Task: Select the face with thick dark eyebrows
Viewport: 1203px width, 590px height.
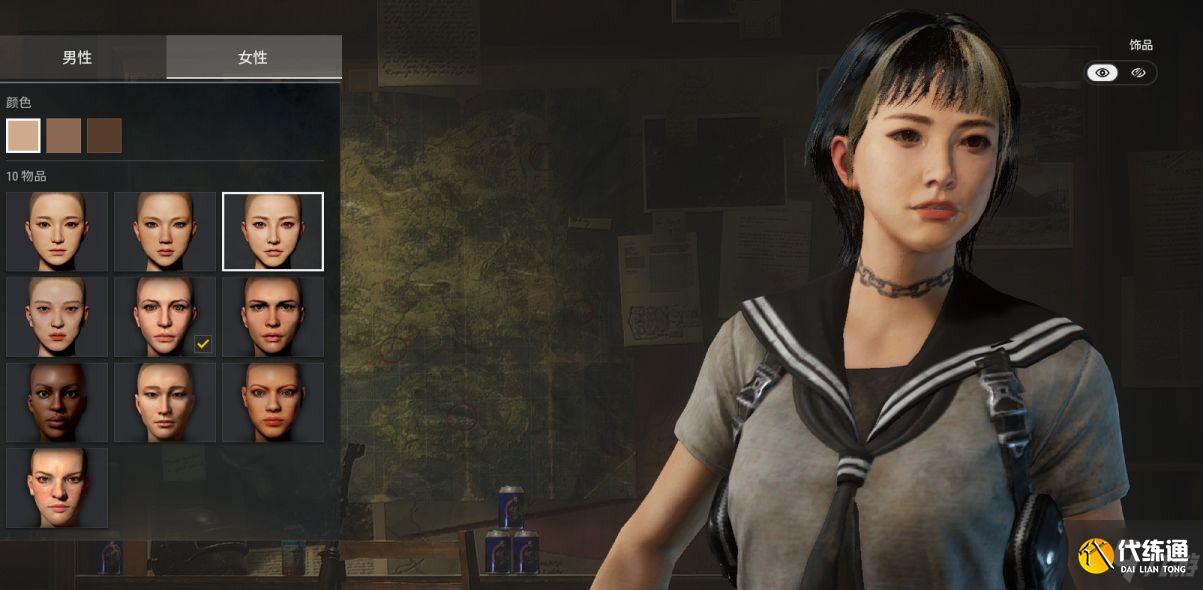Action: click(x=273, y=316)
